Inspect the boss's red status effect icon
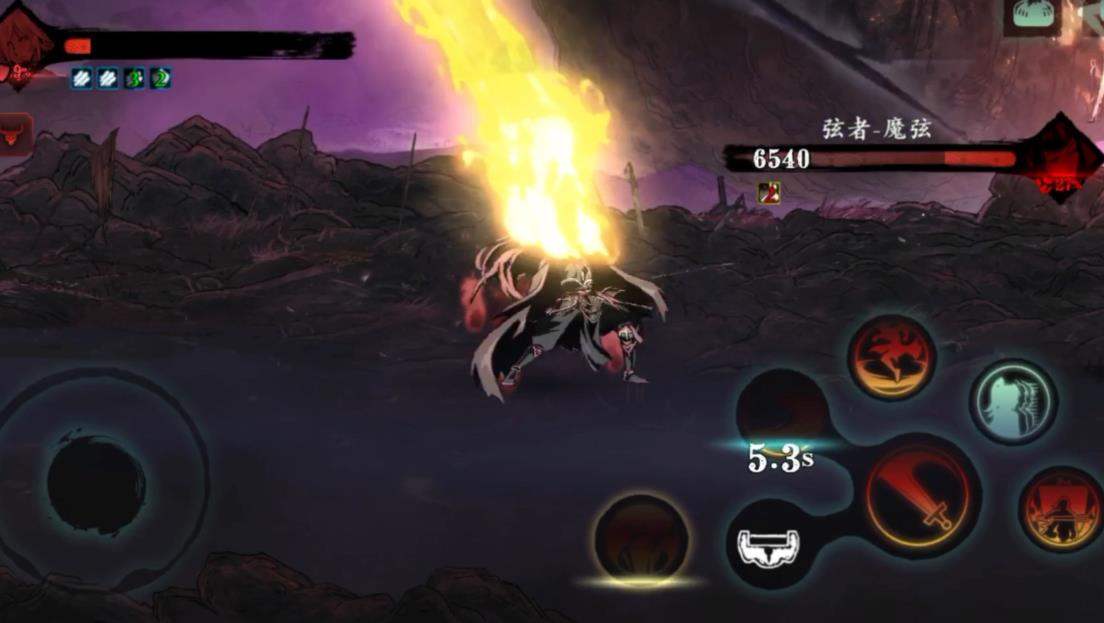 (x=769, y=191)
